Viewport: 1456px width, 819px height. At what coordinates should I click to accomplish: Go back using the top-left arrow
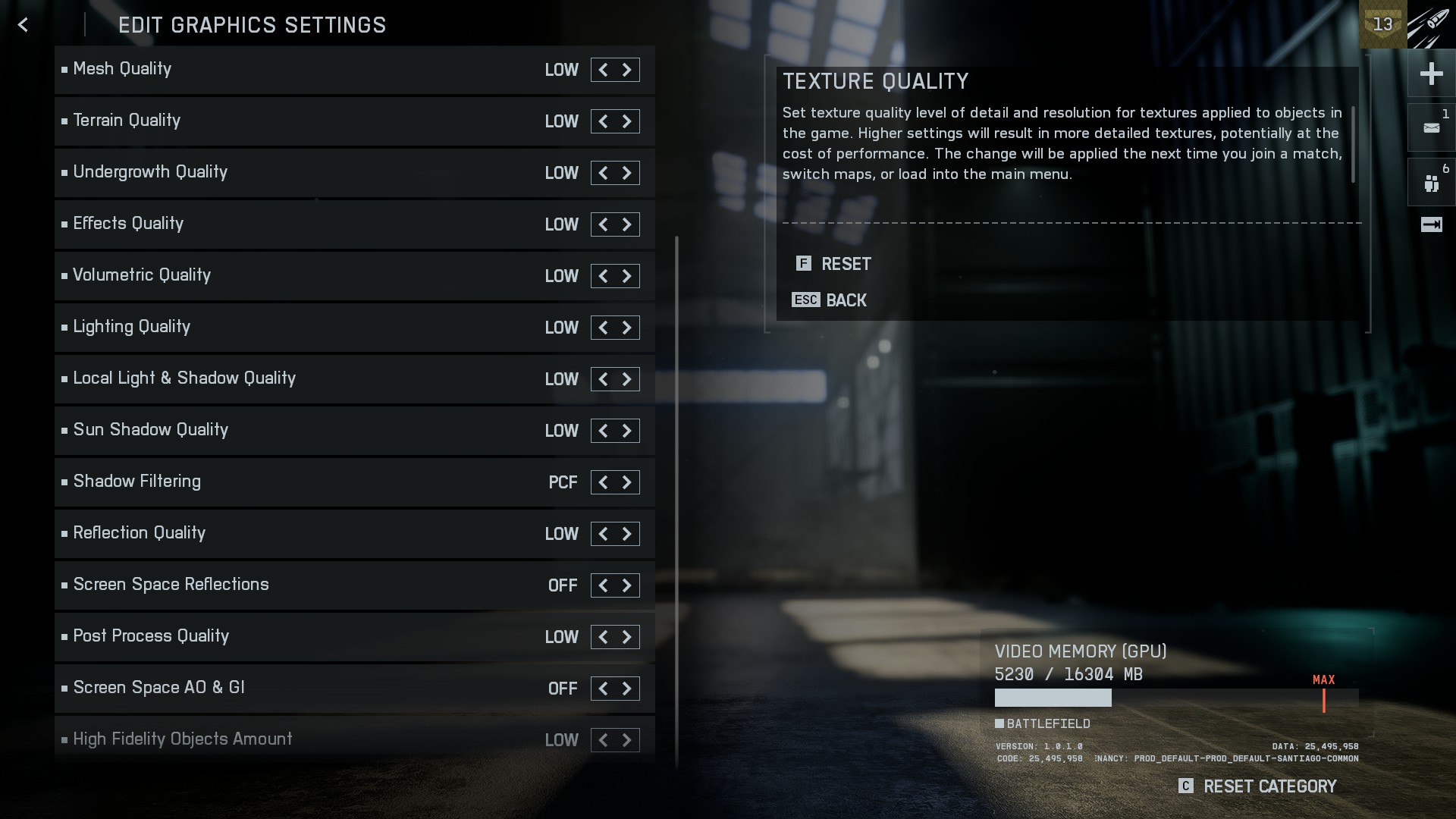[24, 25]
